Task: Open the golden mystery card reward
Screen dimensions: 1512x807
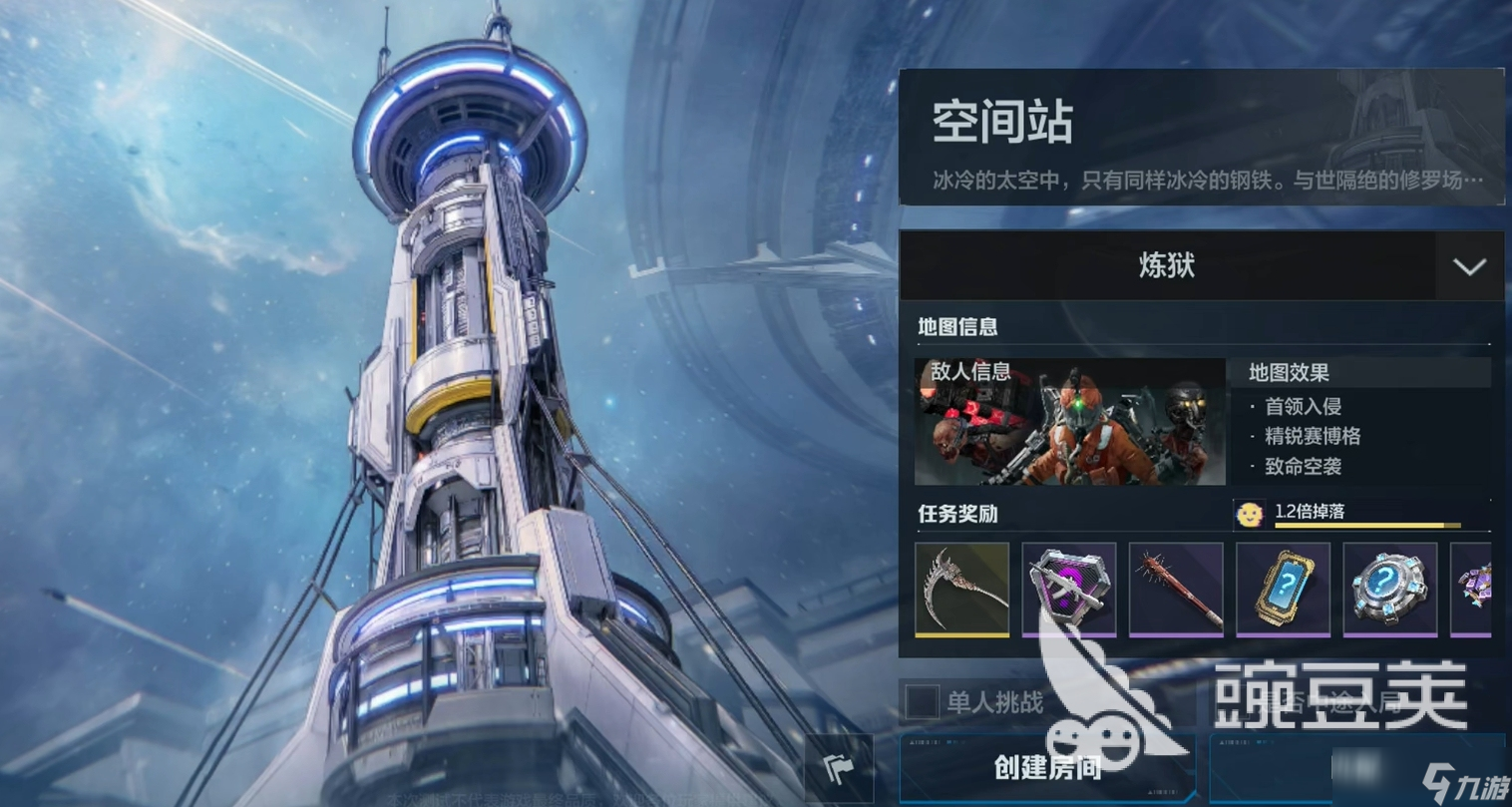Action: (x=1283, y=591)
